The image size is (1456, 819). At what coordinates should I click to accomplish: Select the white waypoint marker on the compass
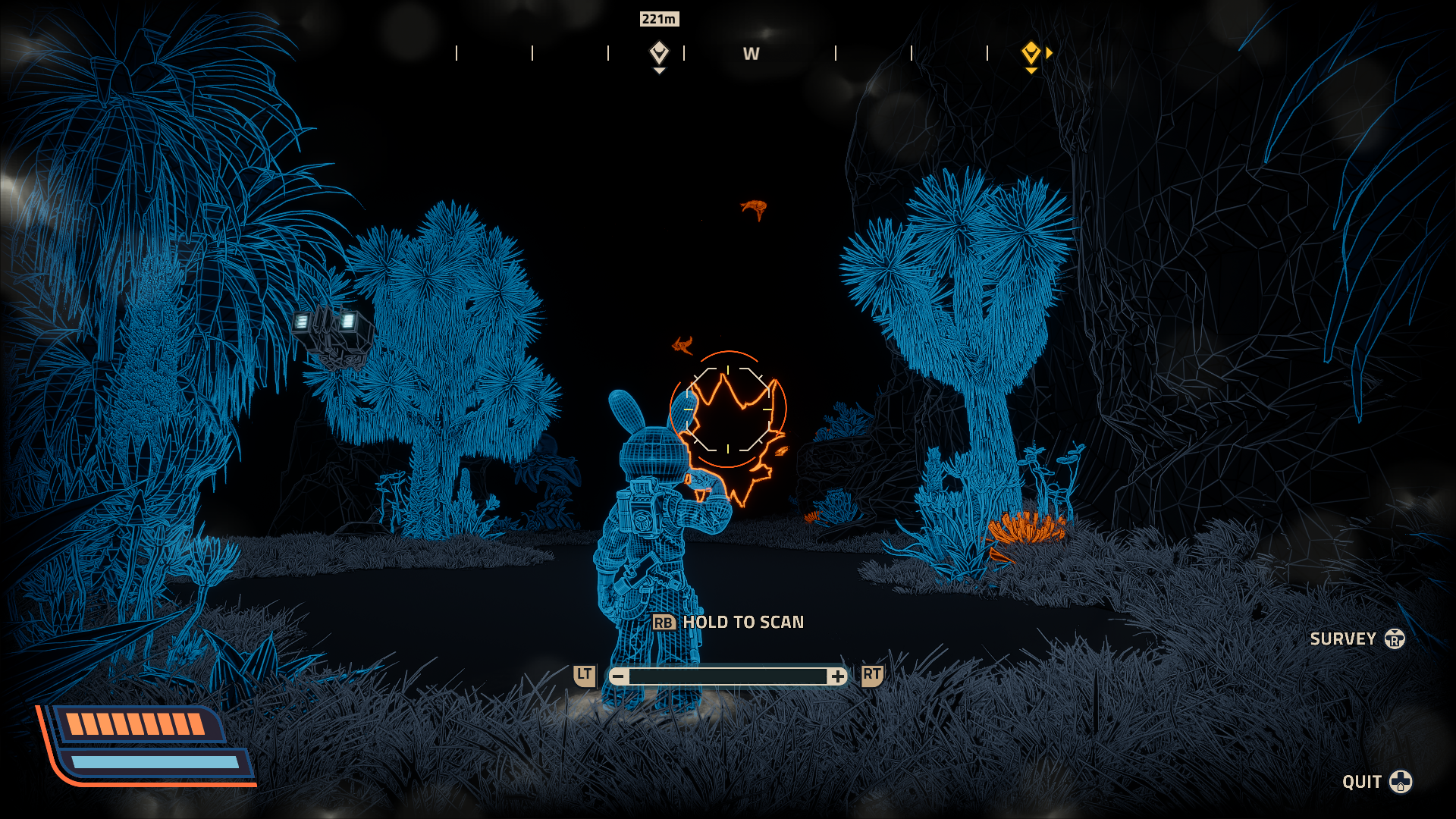(659, 53)
